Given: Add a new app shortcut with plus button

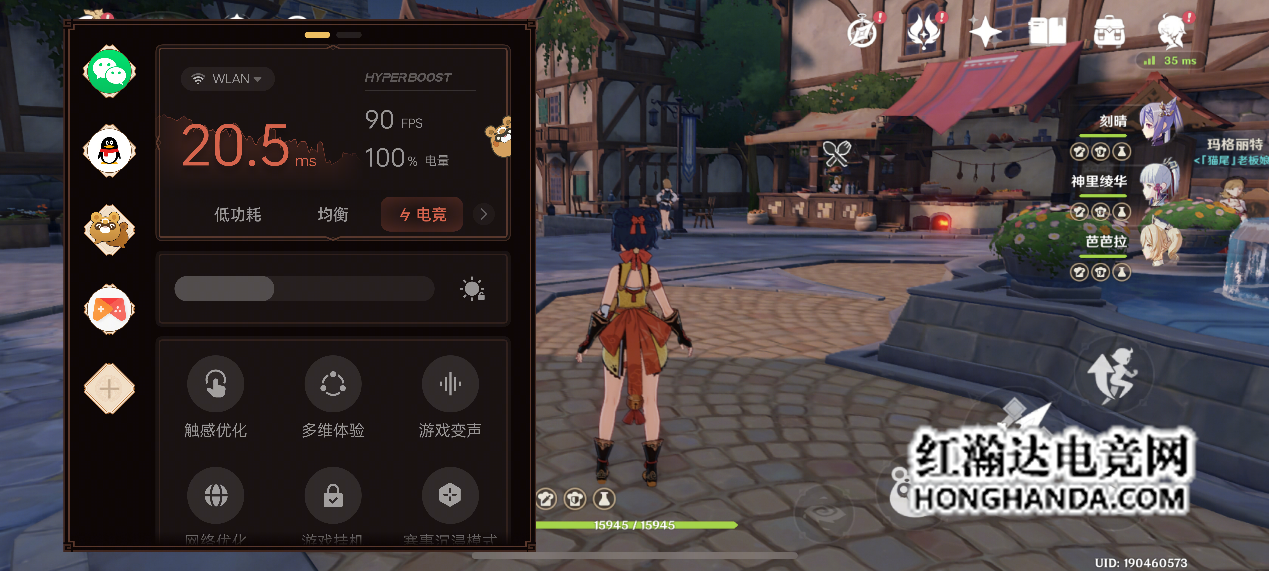Looking at the screenshot, I should point(109,389).
